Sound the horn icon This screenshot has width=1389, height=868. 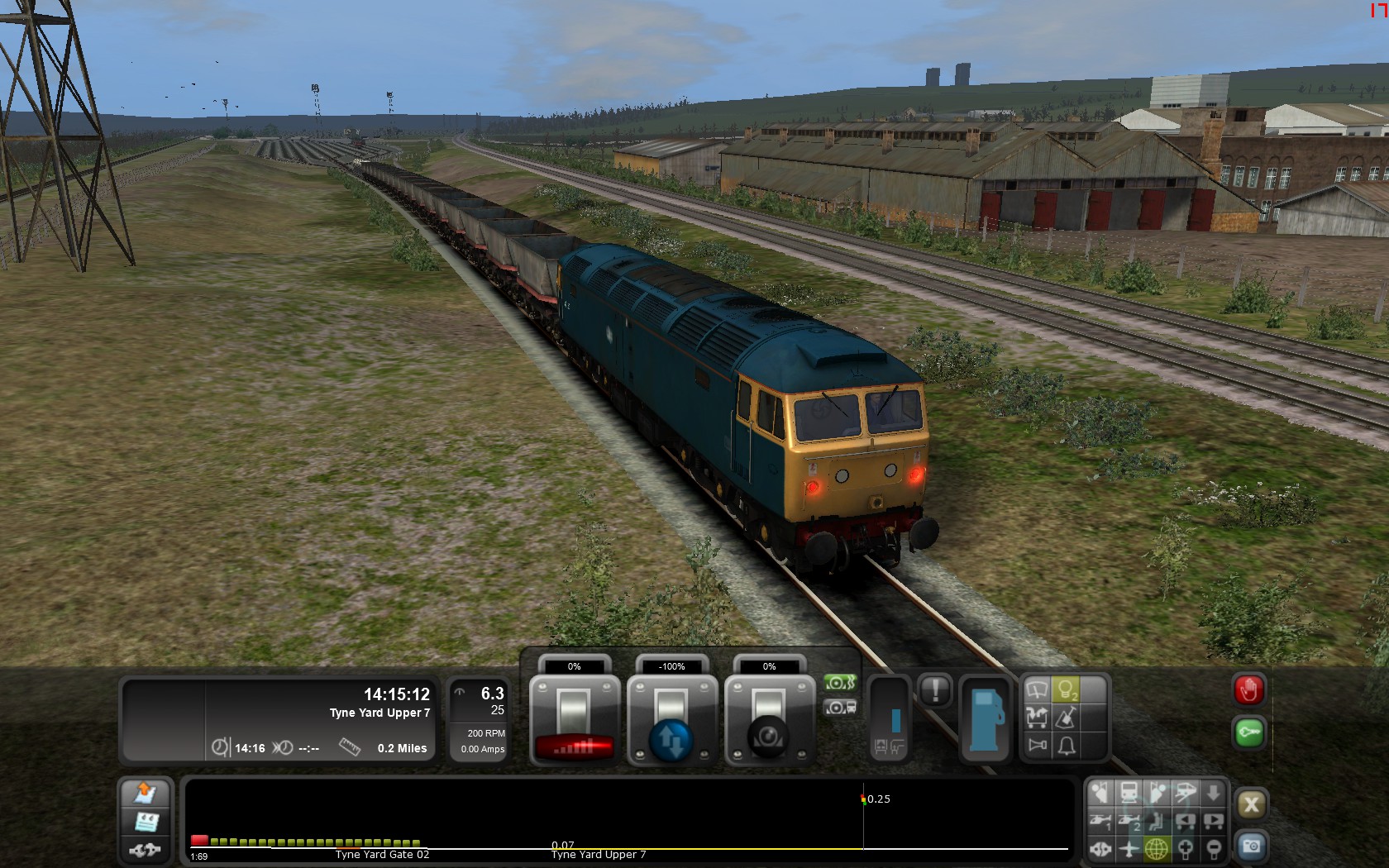1037,746
